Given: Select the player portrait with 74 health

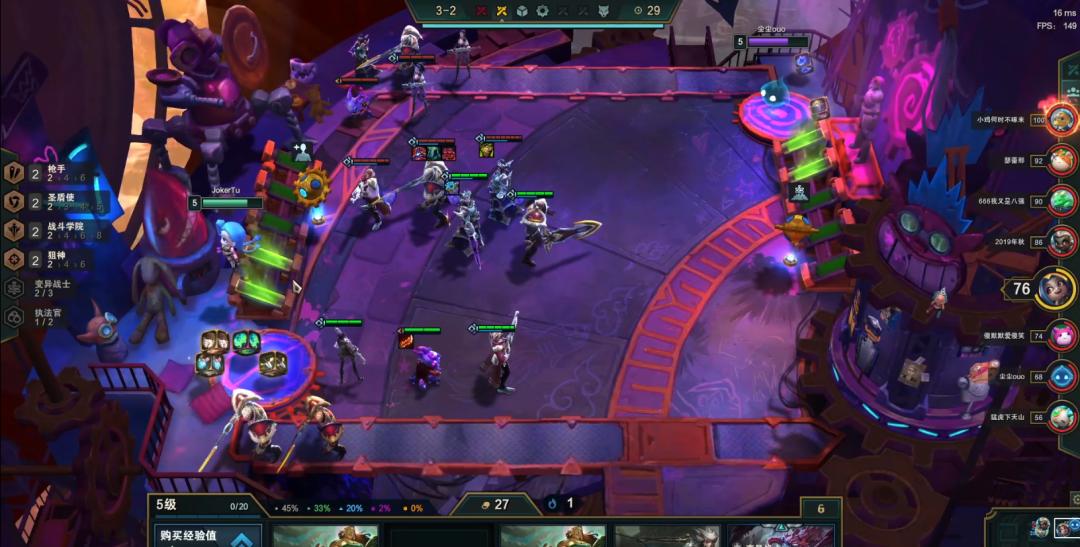Looking at the screenshot, I should tap(1062, 335).
